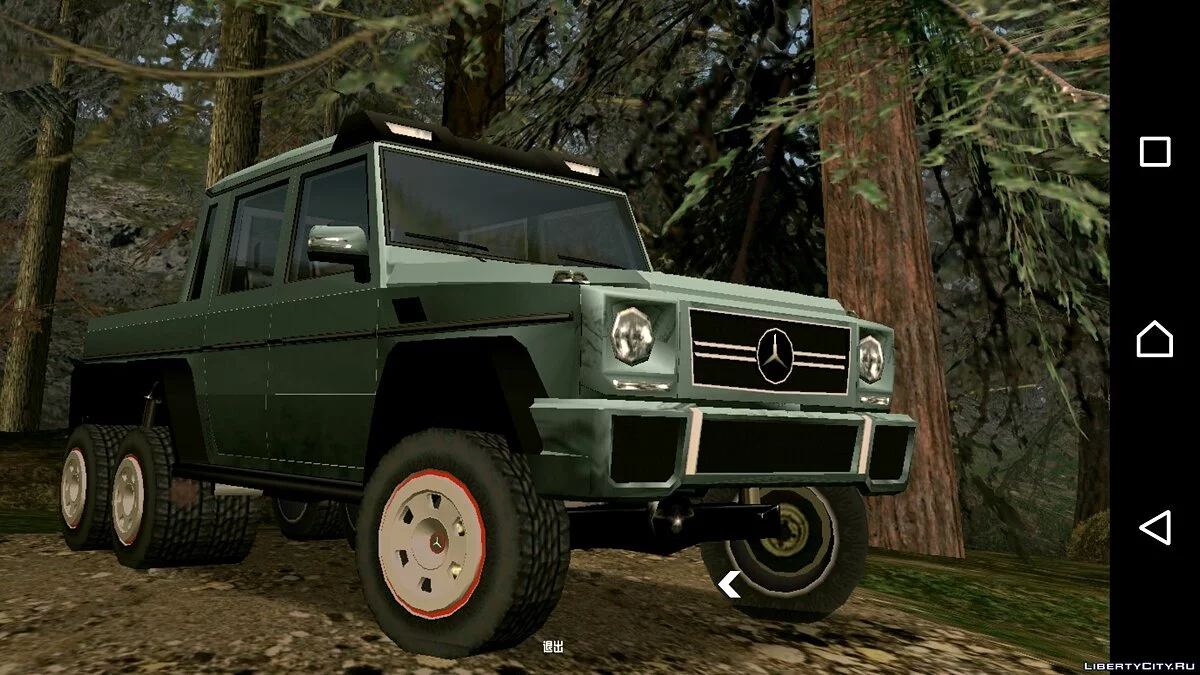Tap the Android back triangle button
The height and width of the screenshot is (675, 1200).
point(1155,527)
